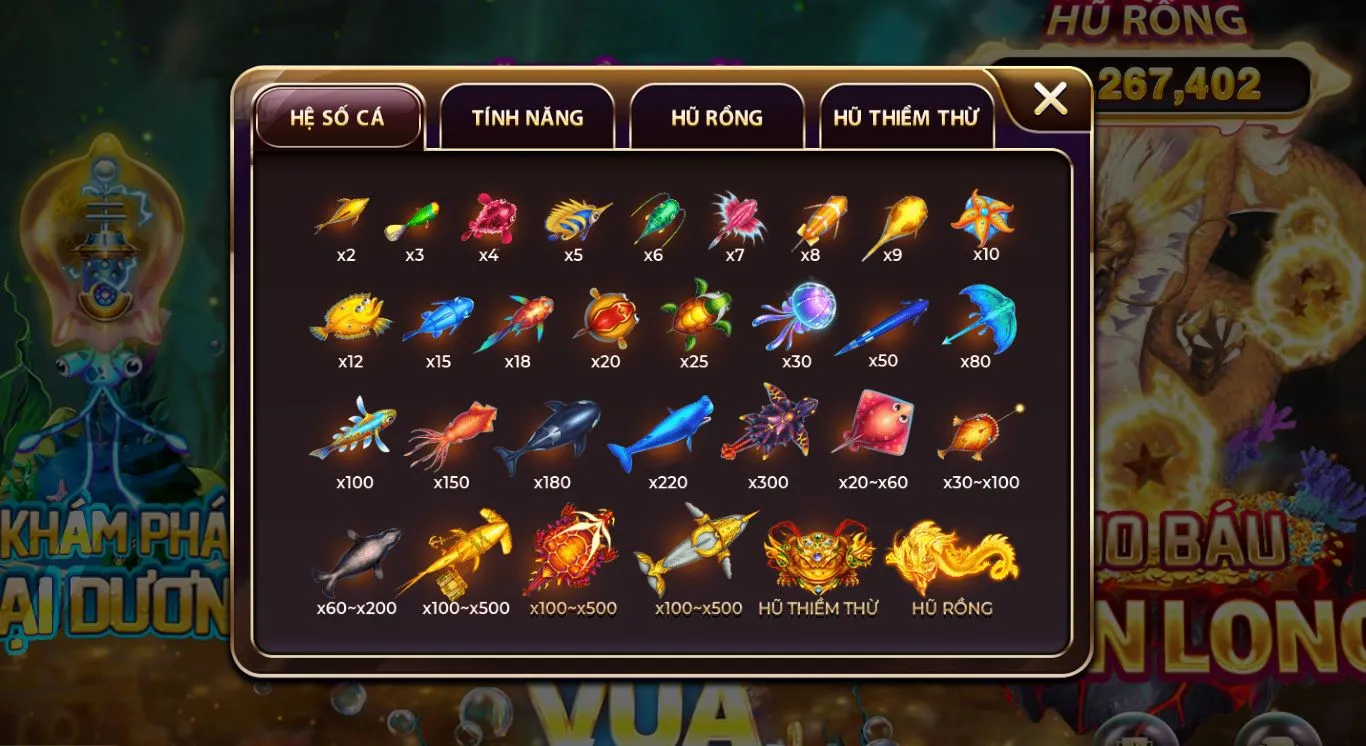1366x746 pixels.
Task: Select the x25 sea turtle icon
Action: tap(697, 318)
